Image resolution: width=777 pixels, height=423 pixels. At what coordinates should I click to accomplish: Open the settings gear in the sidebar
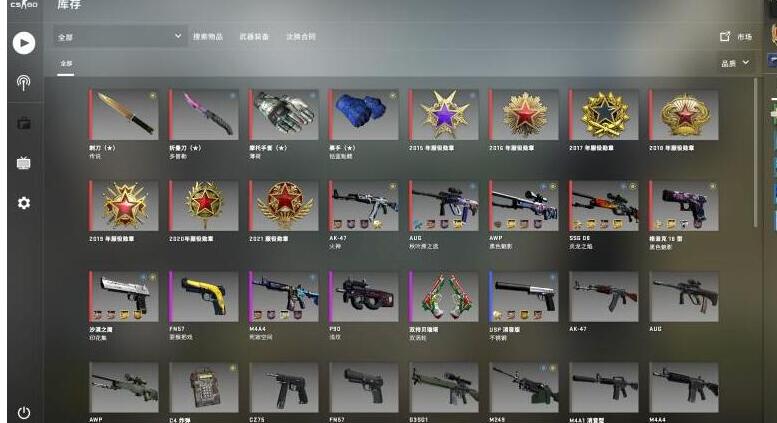coord(24,203)
